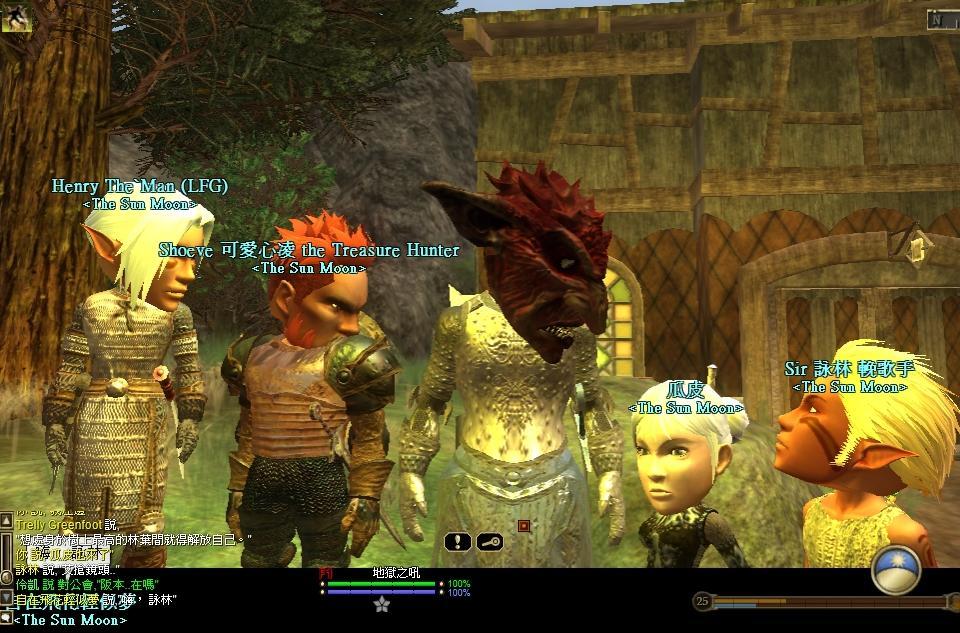Image resolution: width=960 pixels, height=633 pixels.
Task: Click the star emblem under the target bars
Action: point(381,605)
